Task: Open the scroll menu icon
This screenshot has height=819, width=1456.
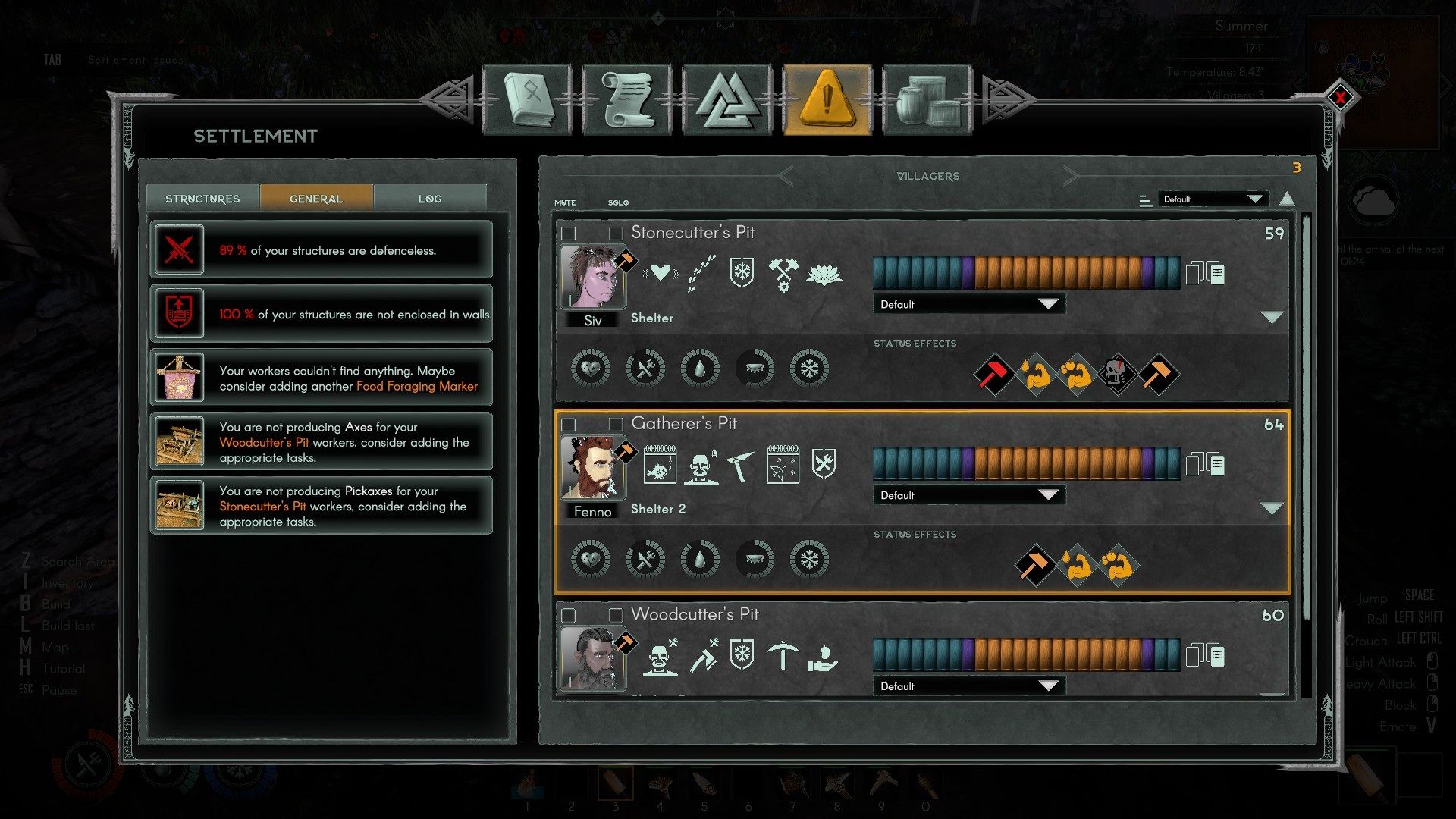Action: click(627, 99)
